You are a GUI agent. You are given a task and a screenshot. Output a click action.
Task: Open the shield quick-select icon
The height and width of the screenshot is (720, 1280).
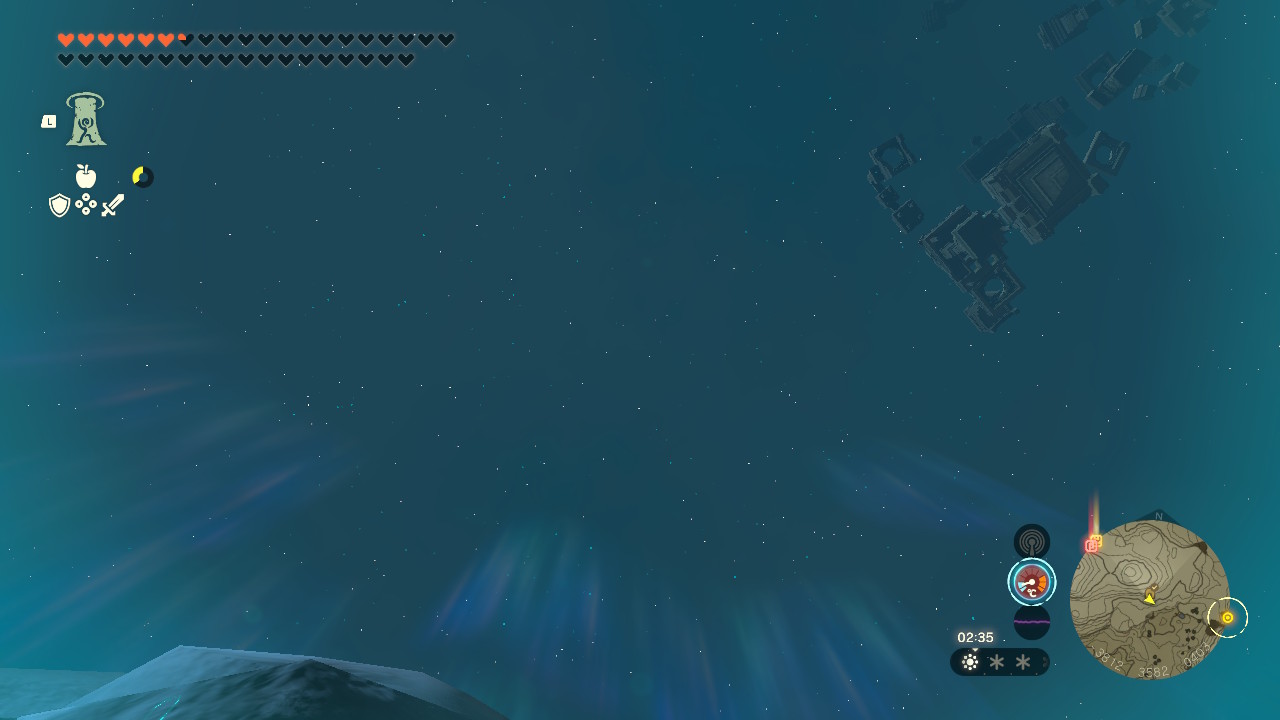point(60,205)
